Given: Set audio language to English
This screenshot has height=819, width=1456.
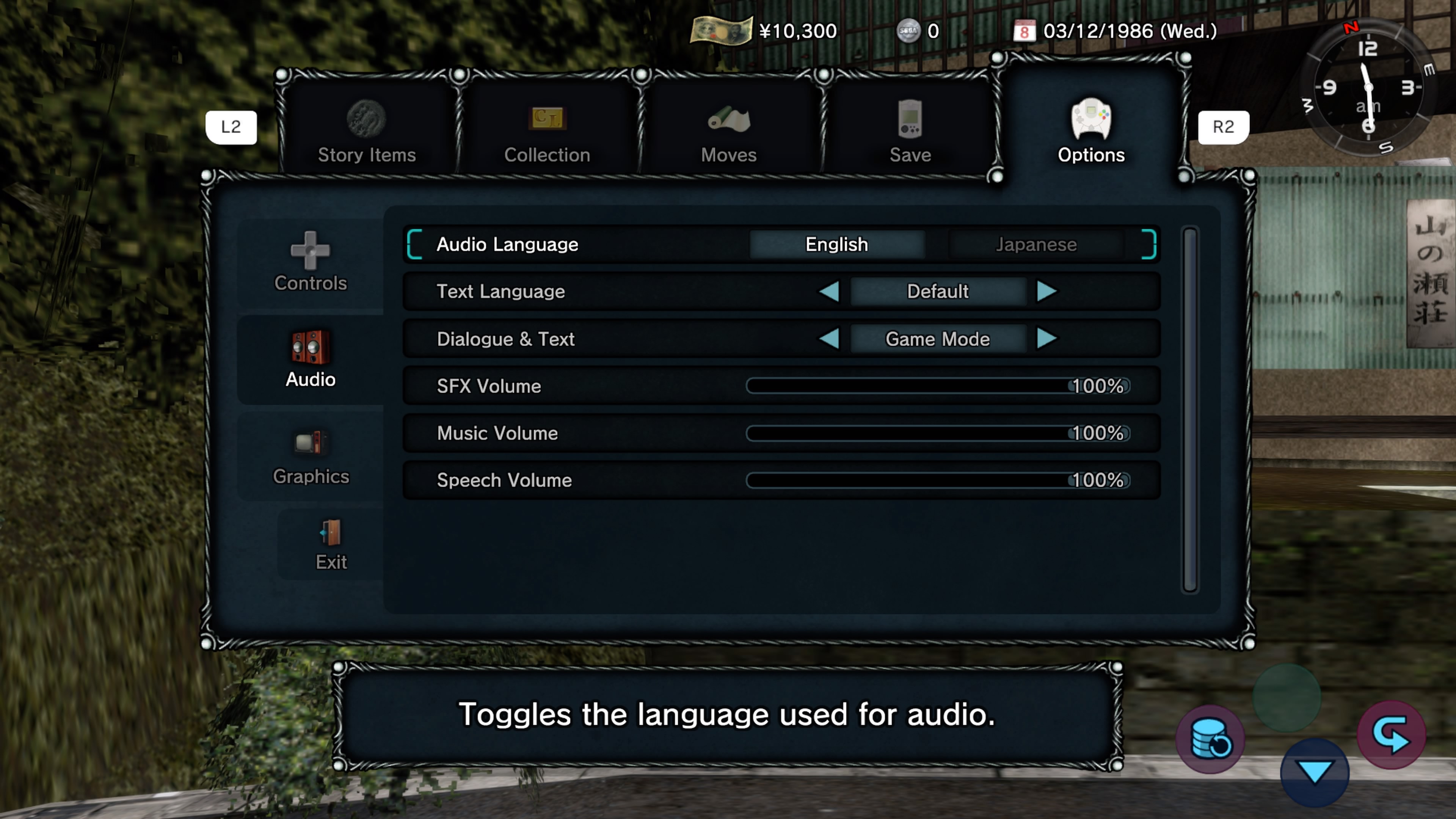Looking at the screenshot, I should click(836, 244).
